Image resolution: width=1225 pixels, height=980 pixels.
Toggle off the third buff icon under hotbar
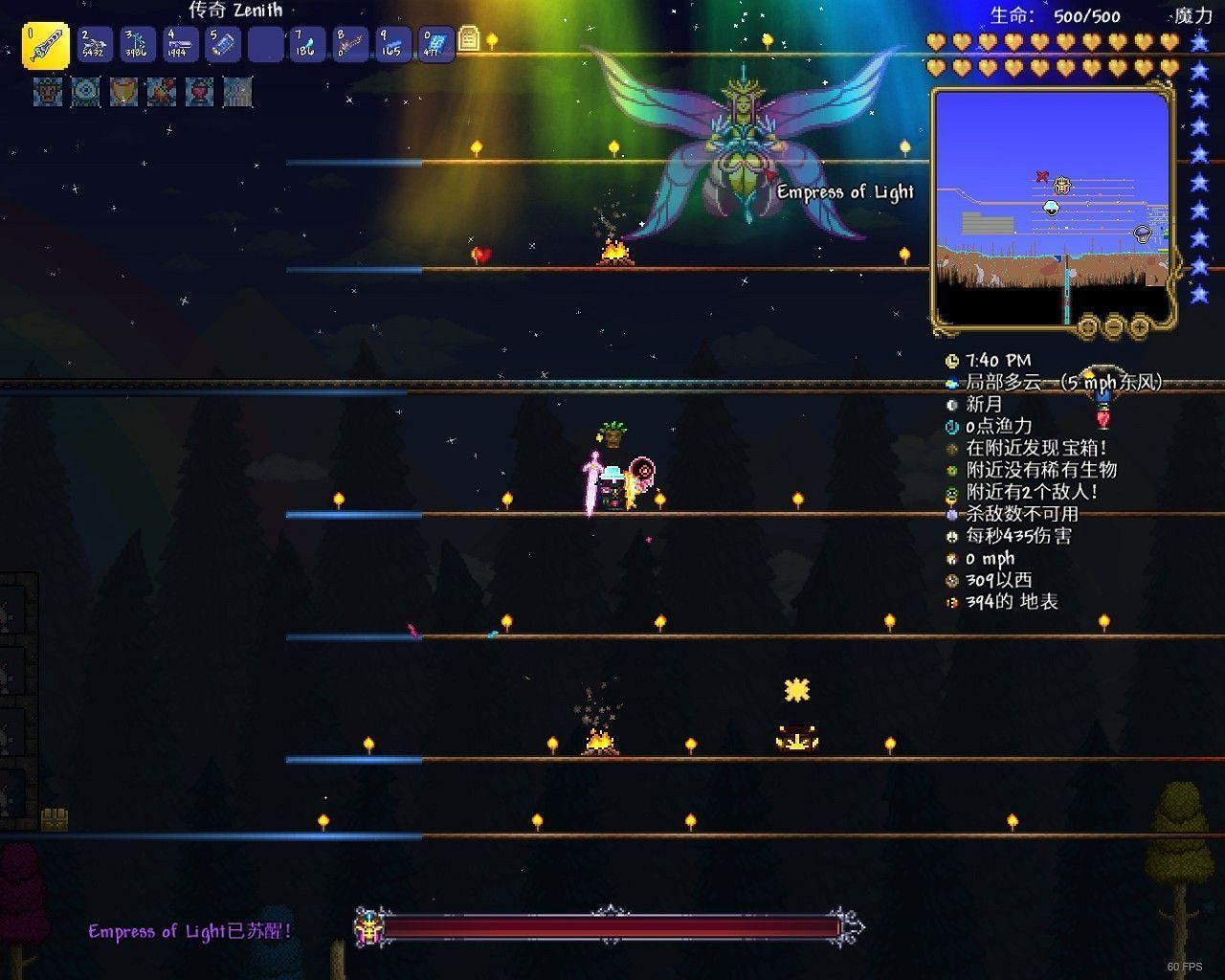(x=122, y=92)
